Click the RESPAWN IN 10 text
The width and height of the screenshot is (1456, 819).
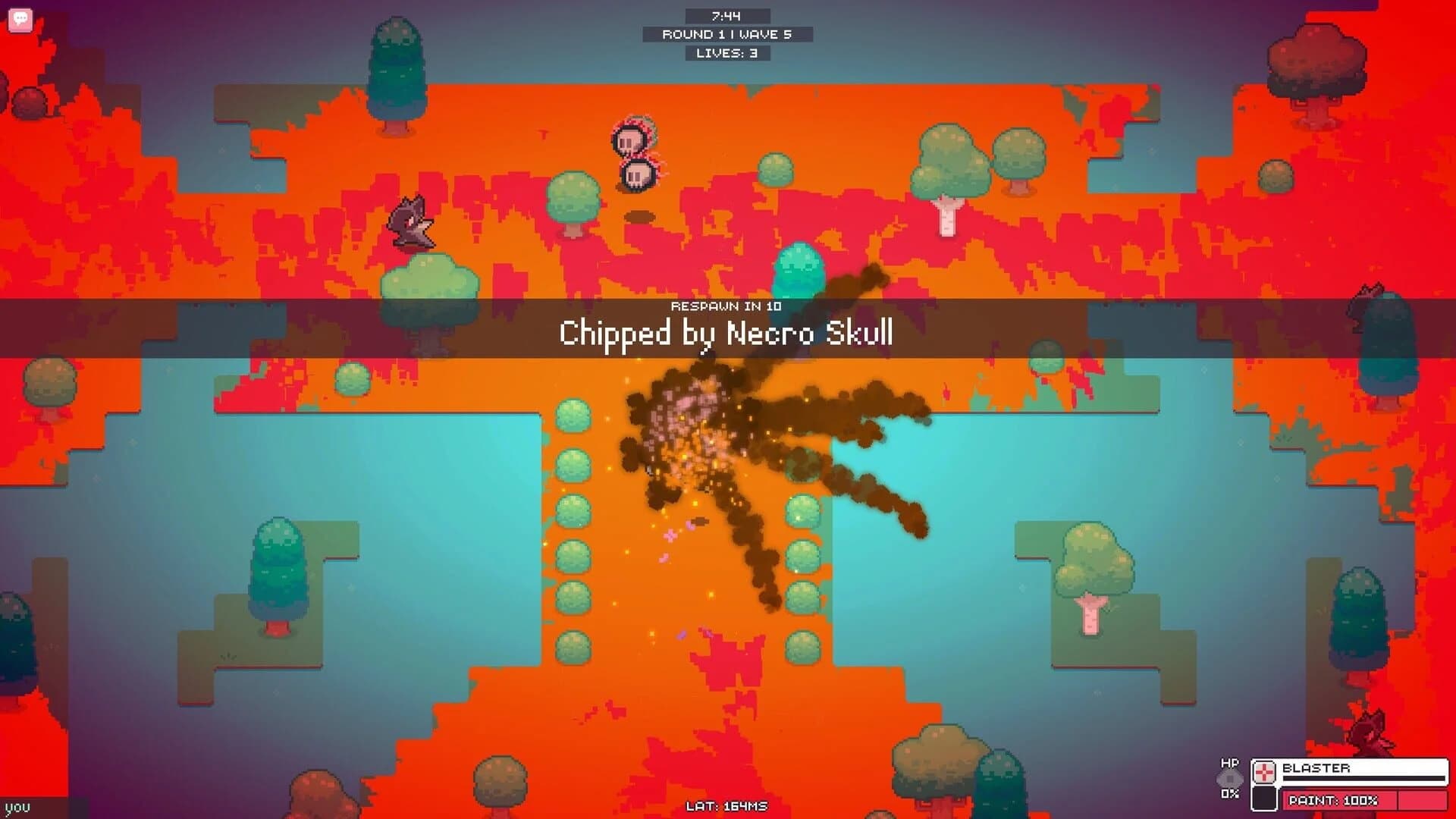point(726,307)
